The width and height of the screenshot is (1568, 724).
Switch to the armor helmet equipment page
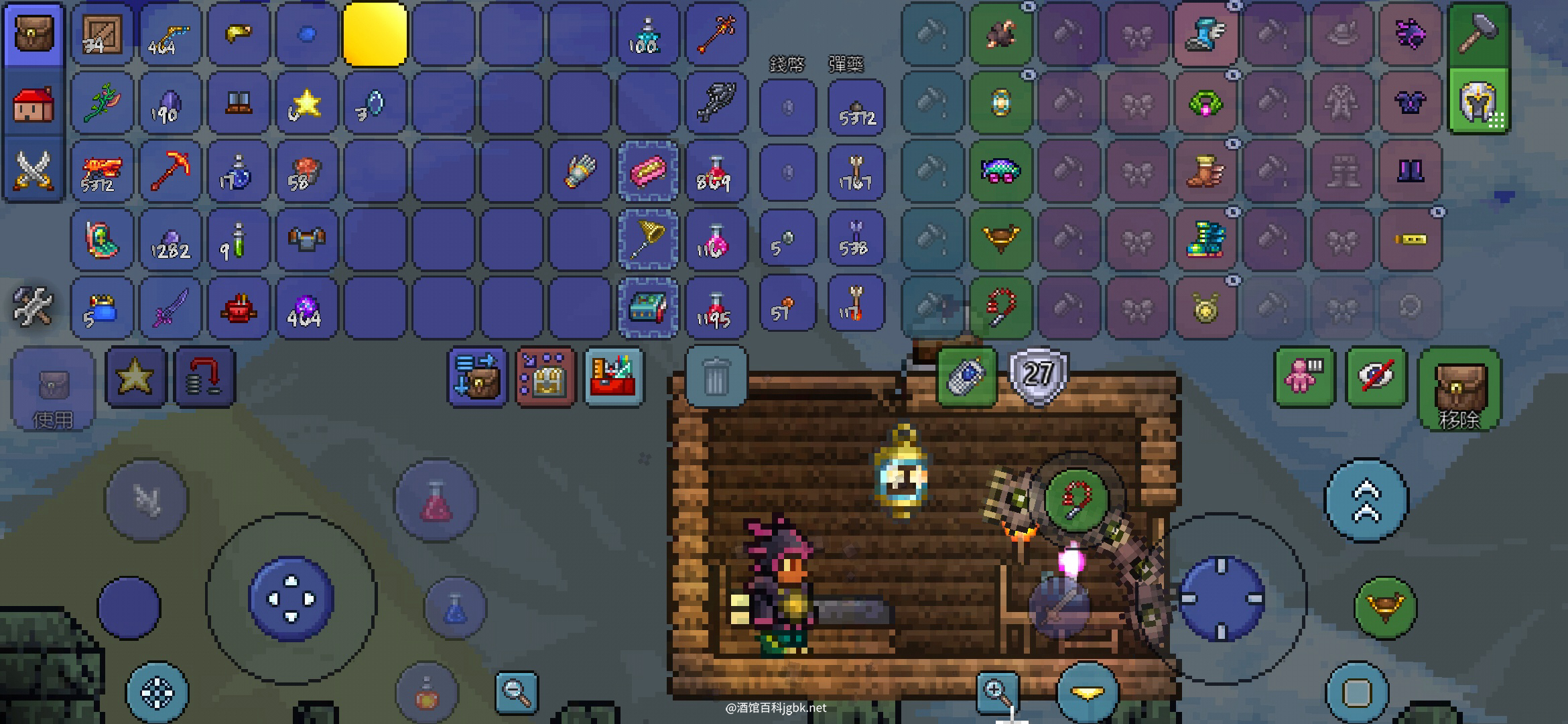click(x=1478, y=102)
